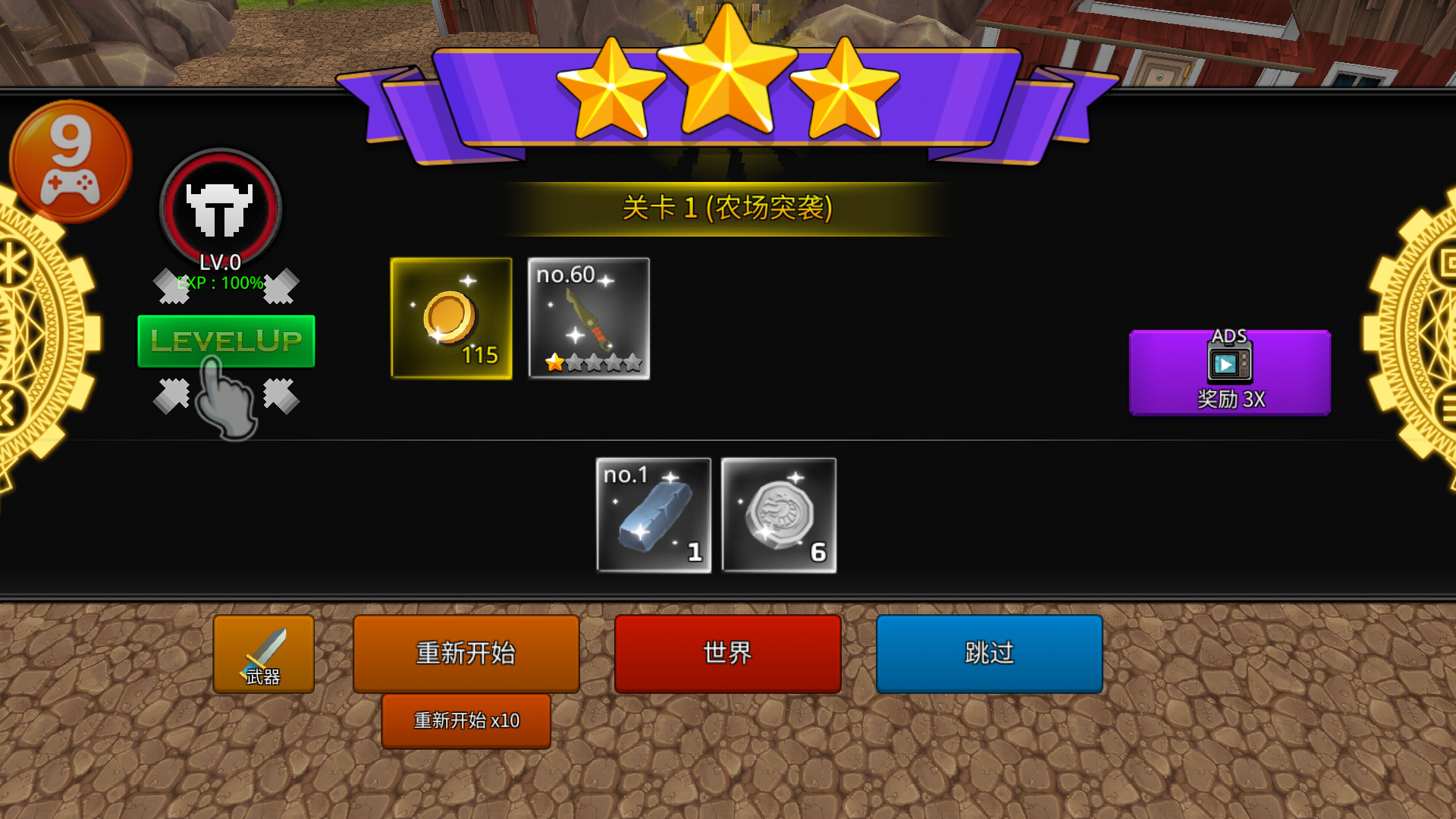
Task: Tap the gold coin reward icon showing 115
Action: [451, 318]
